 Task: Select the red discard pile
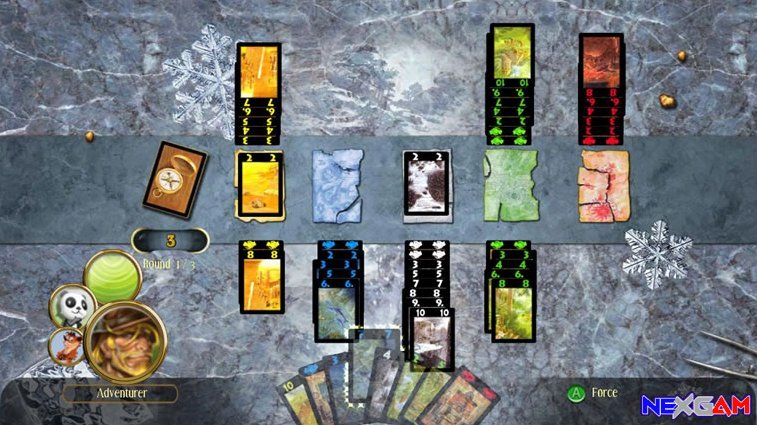coord(603,184)
